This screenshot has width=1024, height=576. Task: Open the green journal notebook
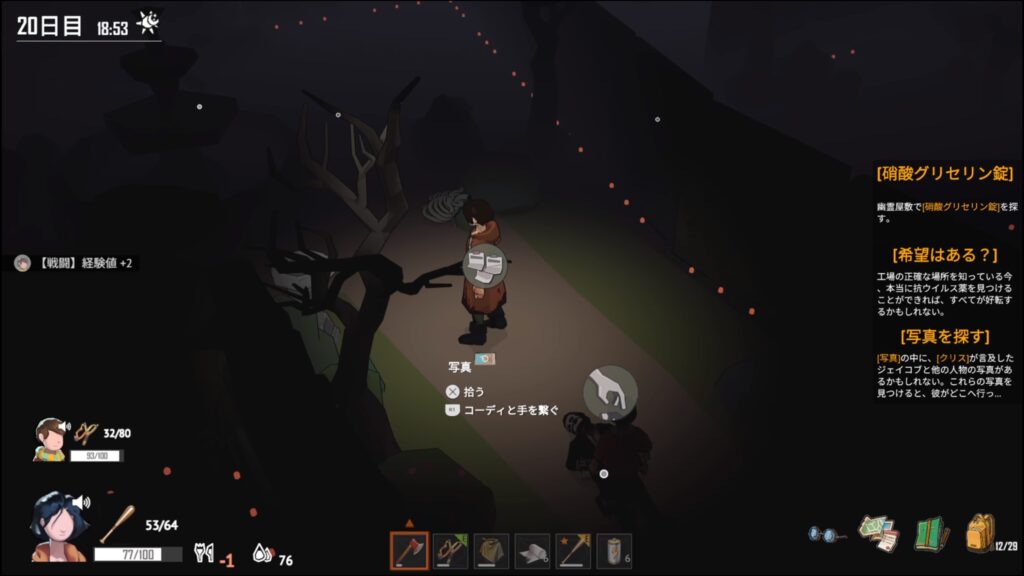click(x=931, y=533)
